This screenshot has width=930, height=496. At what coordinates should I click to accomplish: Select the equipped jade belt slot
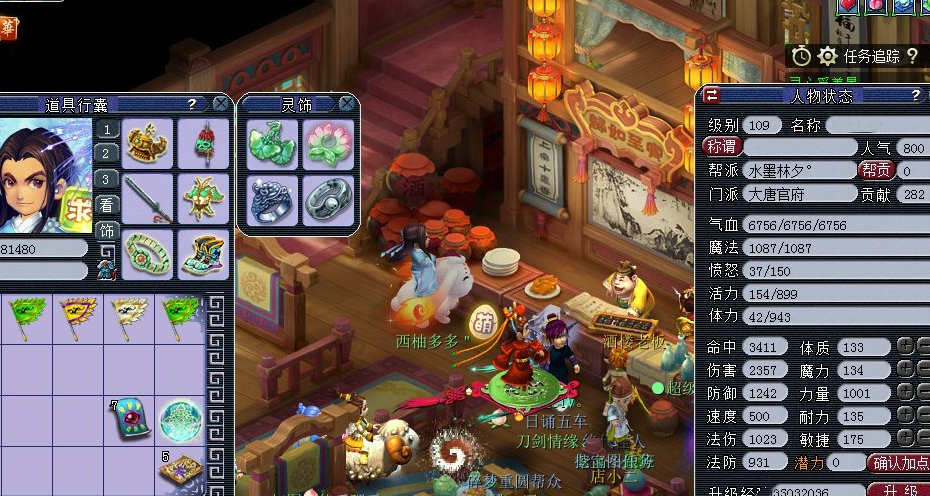point(148,253)
